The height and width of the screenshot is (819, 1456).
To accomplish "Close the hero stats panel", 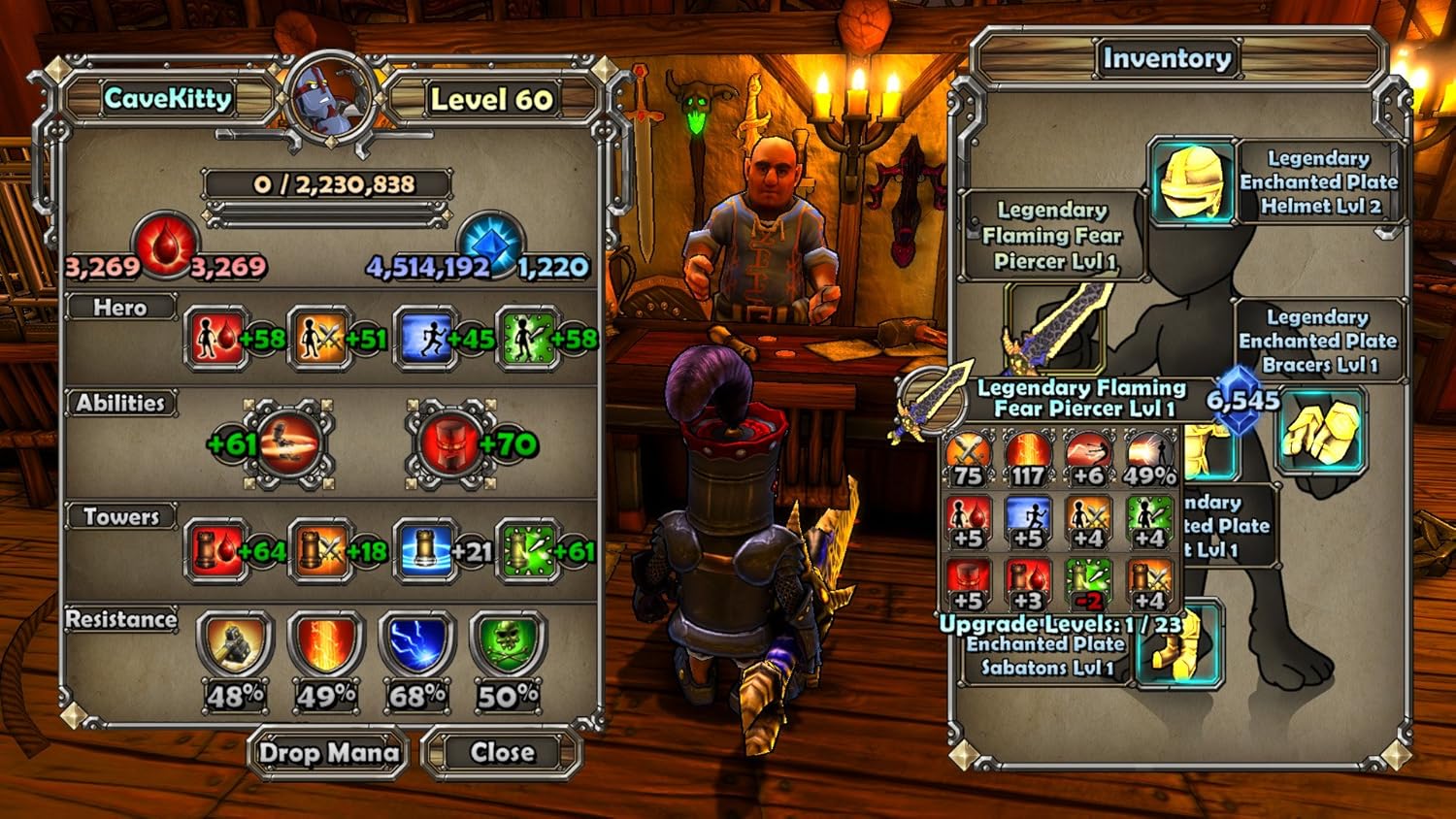I will (x=502, y=752).
